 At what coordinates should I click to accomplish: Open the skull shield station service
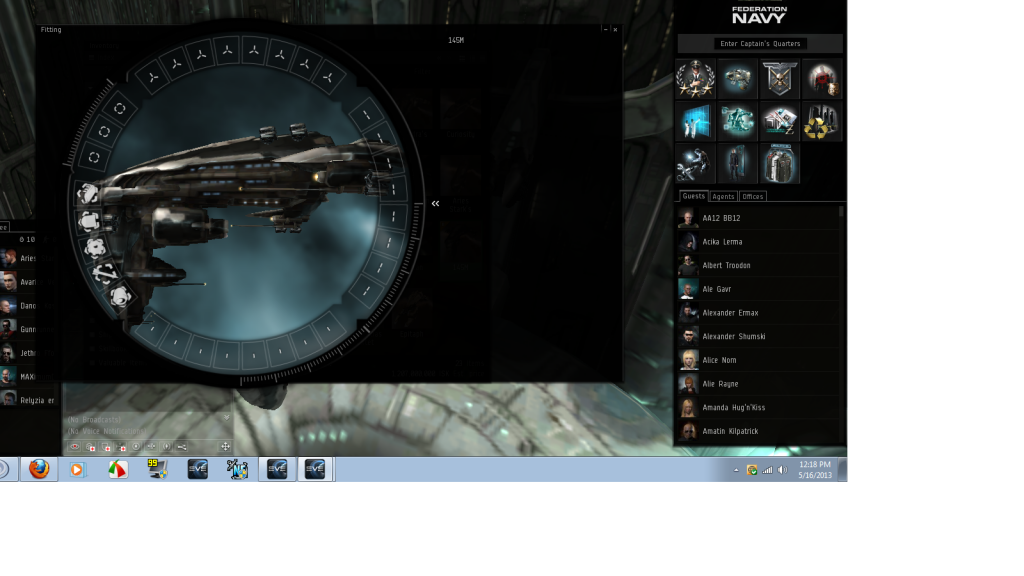(x=779, y=78)
